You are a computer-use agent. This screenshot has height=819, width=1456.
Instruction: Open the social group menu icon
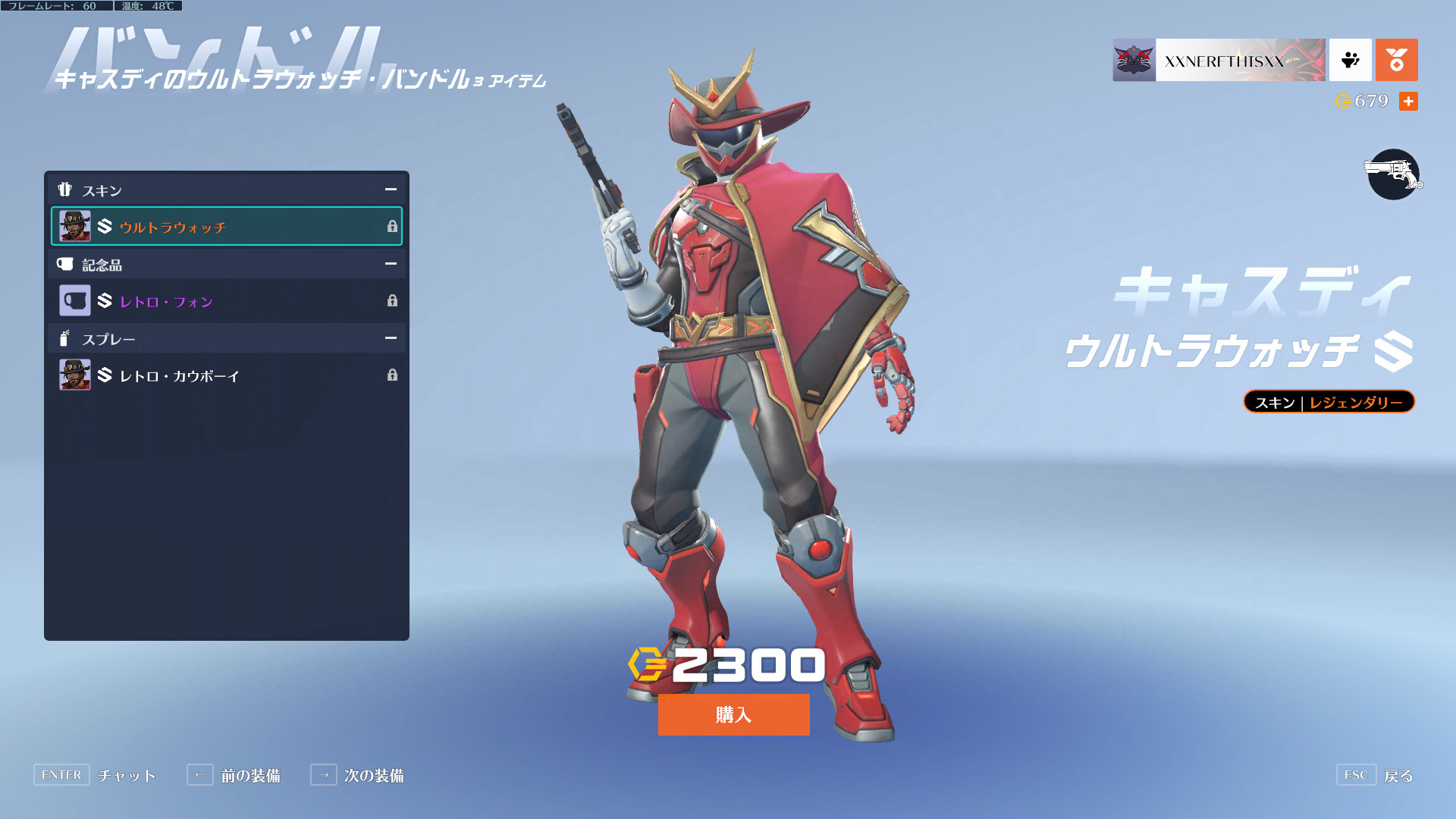click(x=1351, y=60)
